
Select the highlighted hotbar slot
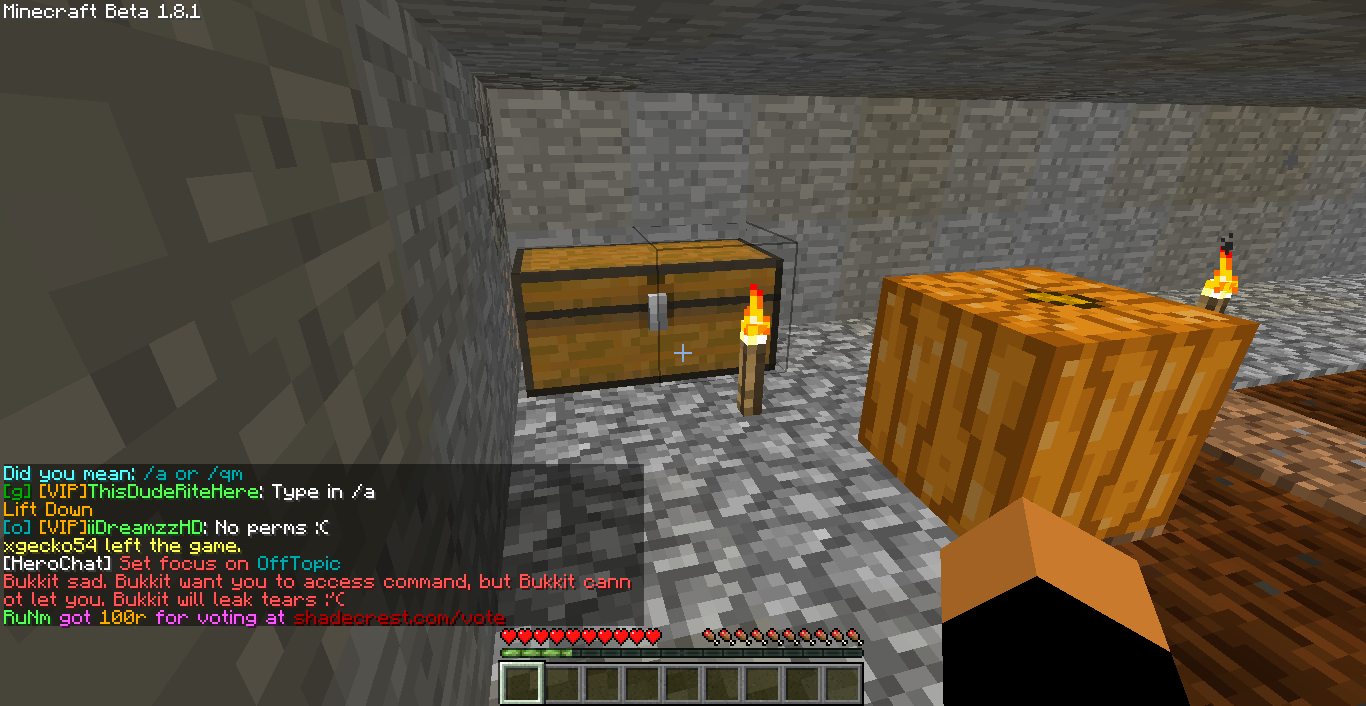click(521, 684)
